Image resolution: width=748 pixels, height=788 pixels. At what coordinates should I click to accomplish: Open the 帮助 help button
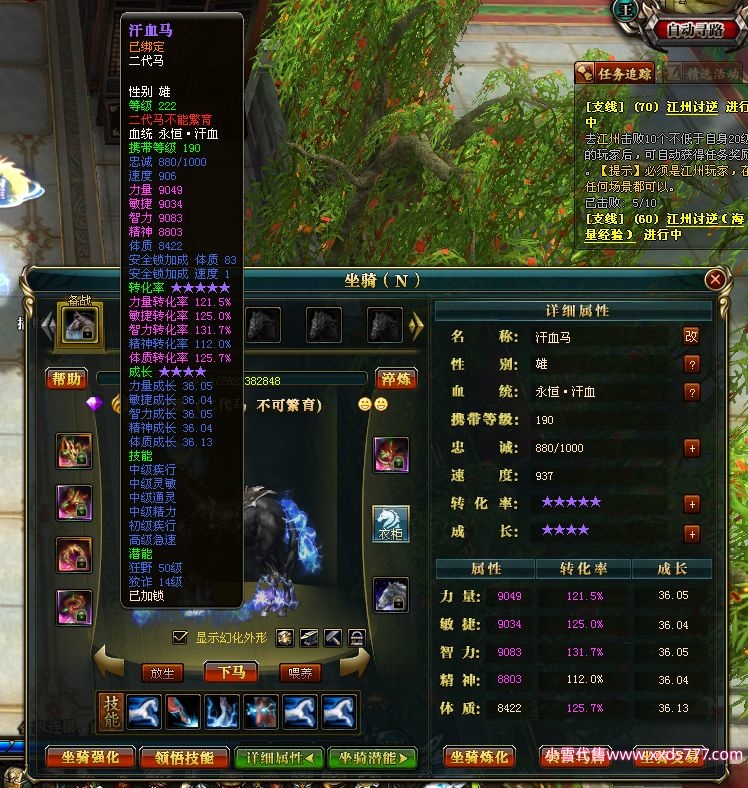67,379
